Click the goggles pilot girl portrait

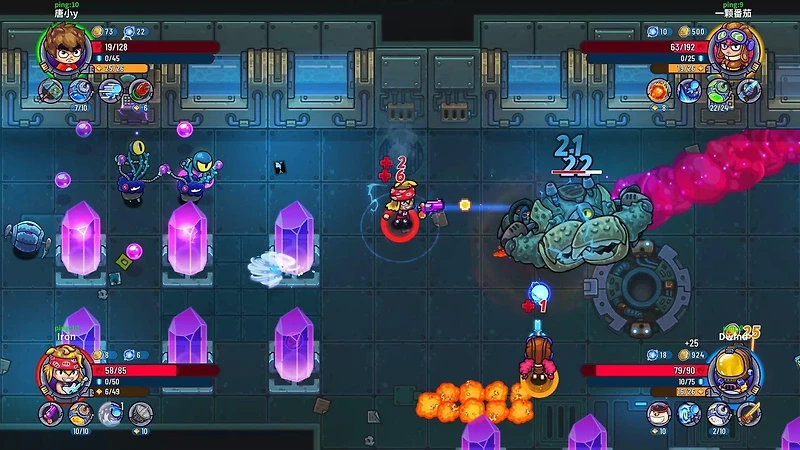[737, 47]
